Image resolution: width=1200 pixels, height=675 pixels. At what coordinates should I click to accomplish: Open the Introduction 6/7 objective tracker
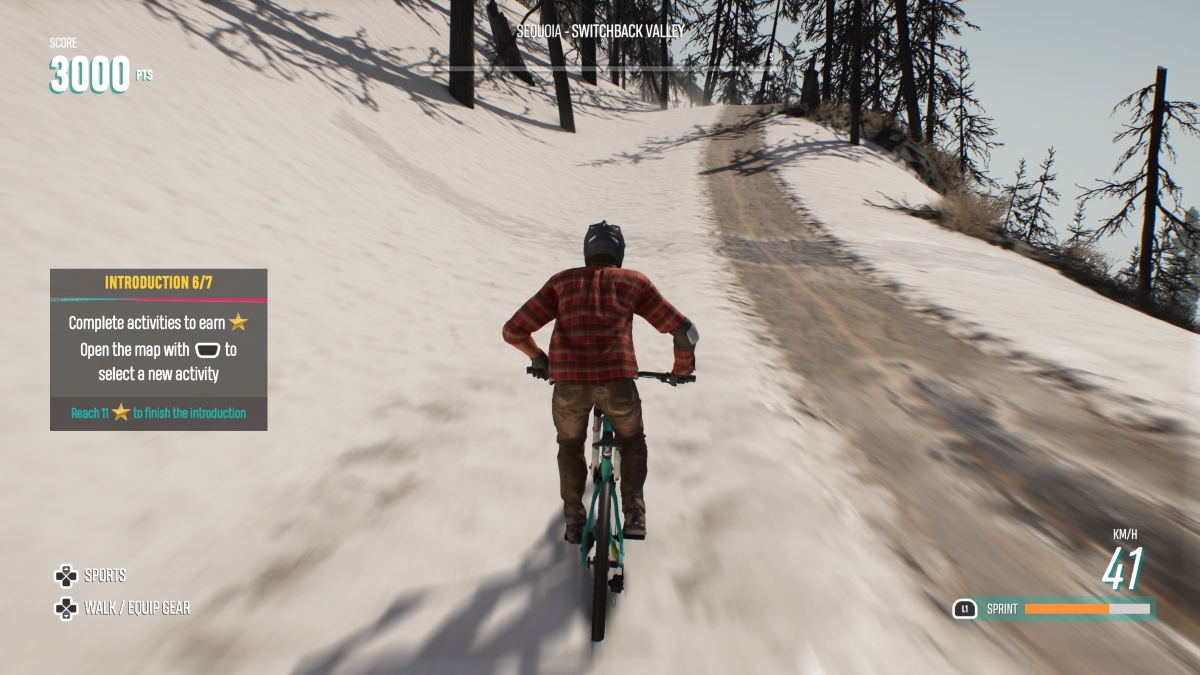158,283
